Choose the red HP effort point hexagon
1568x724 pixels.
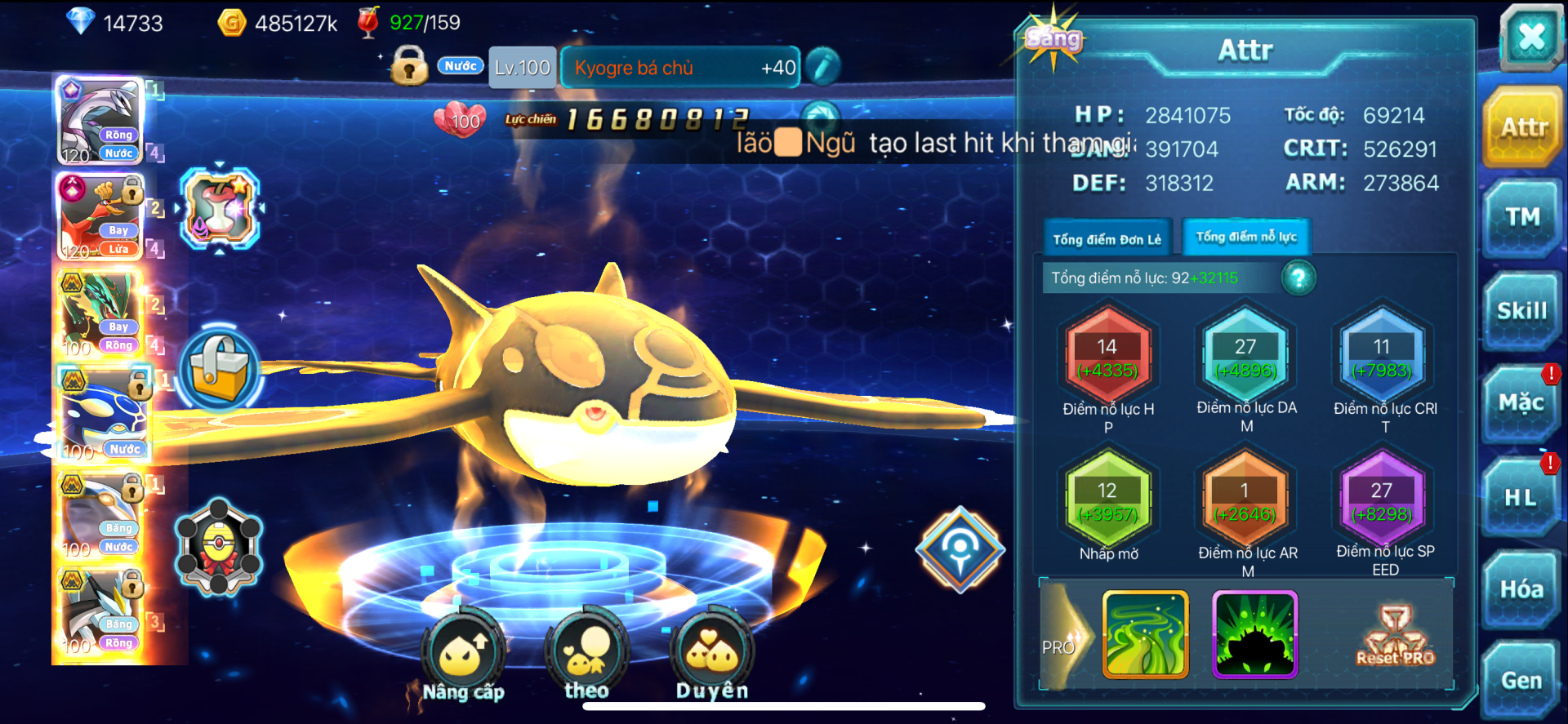click(x=1107, y=358)
